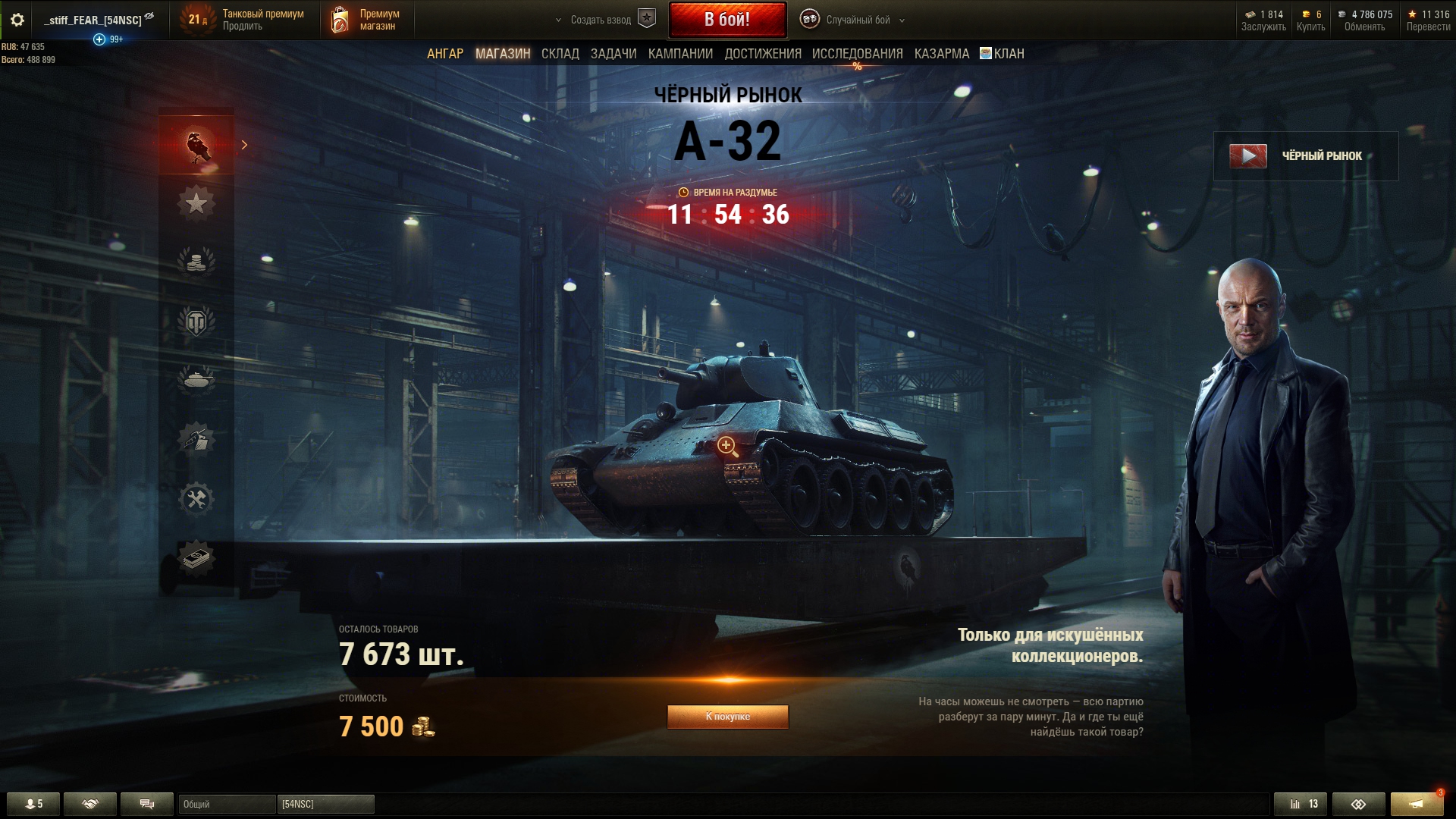Open the Случайный бой mode dropdown
Image resolution: width=1456 pixels, height=819 pixels.
[854, 20]
